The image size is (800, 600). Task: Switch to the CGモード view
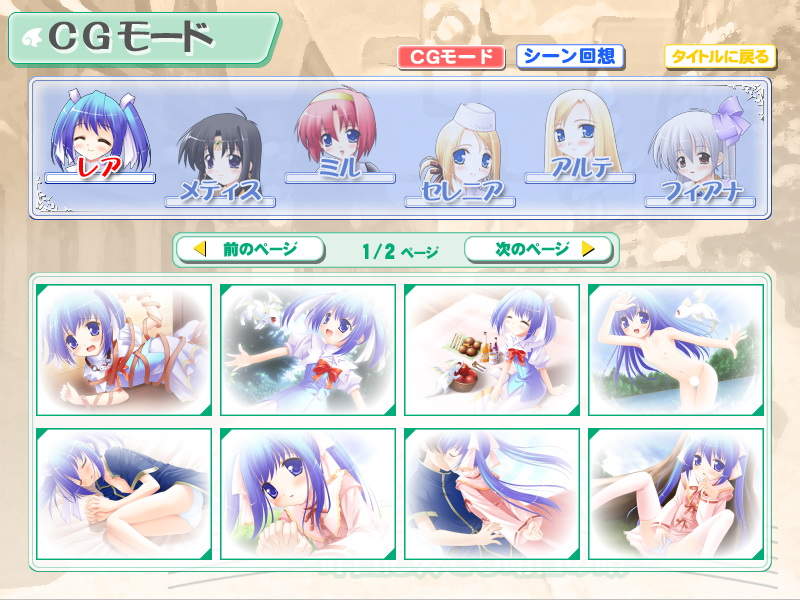(450, 57)
